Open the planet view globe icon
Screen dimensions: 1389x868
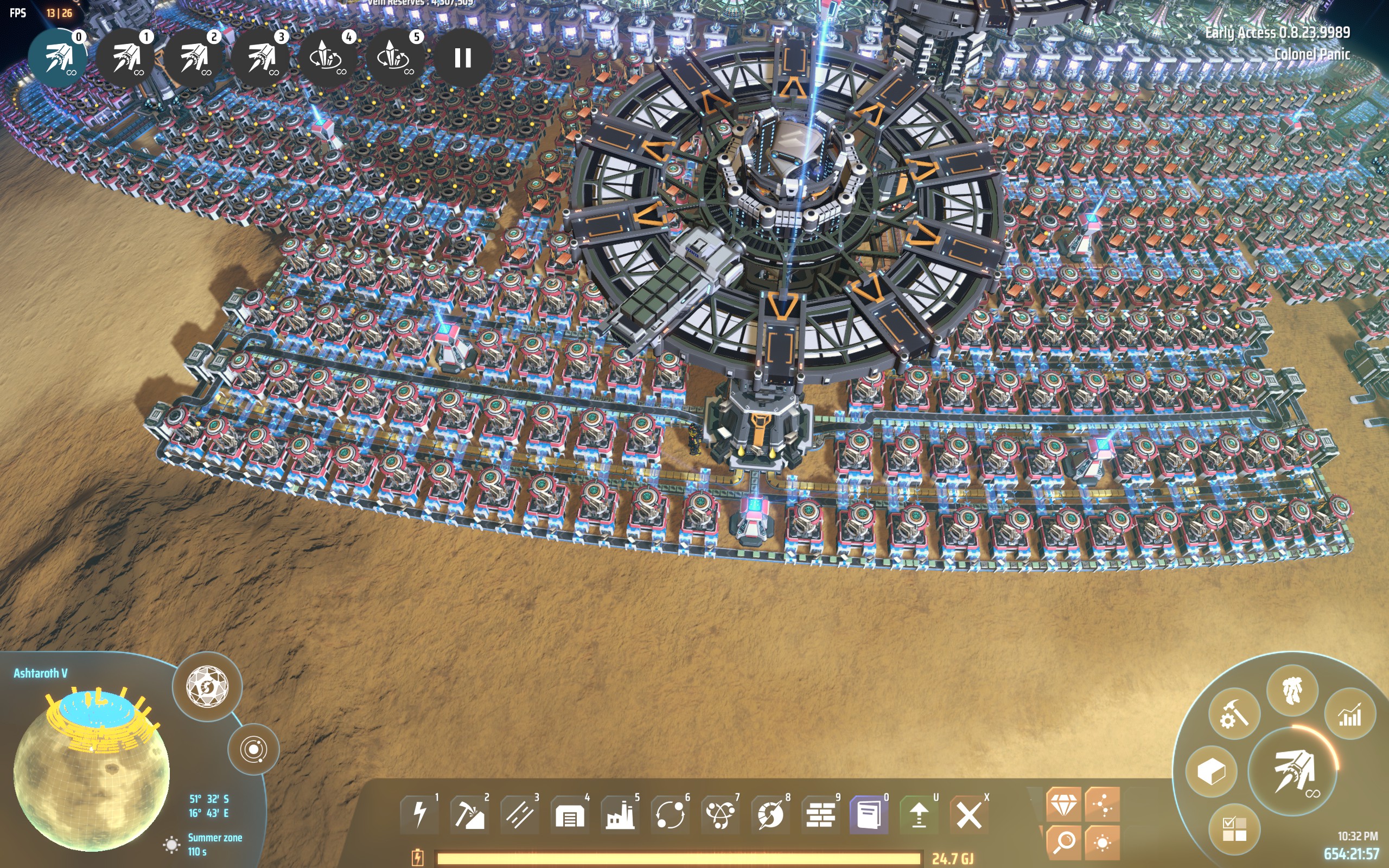207,687
